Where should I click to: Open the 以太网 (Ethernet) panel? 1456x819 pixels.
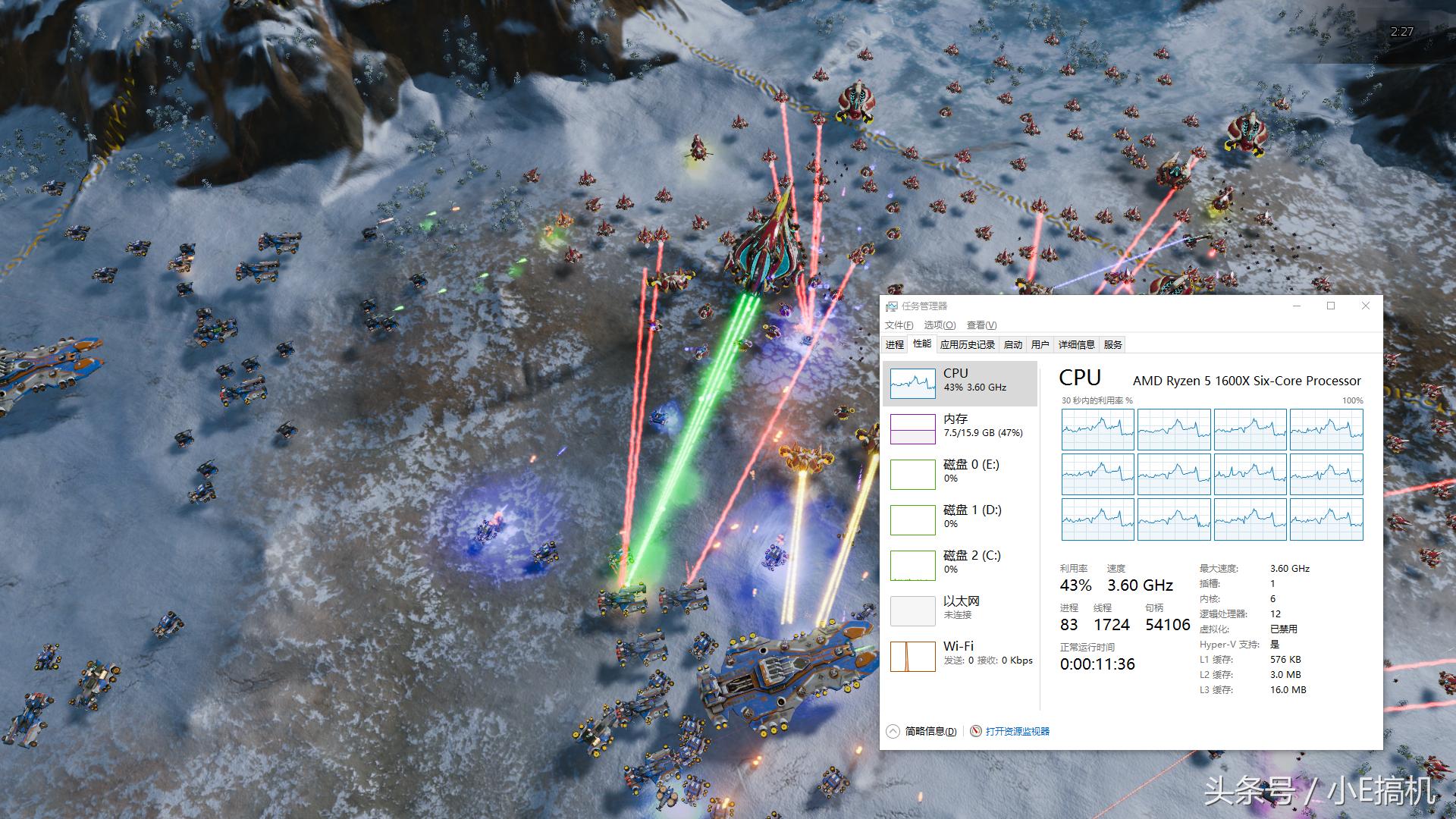pyautogui.click(x=958, y=607)
